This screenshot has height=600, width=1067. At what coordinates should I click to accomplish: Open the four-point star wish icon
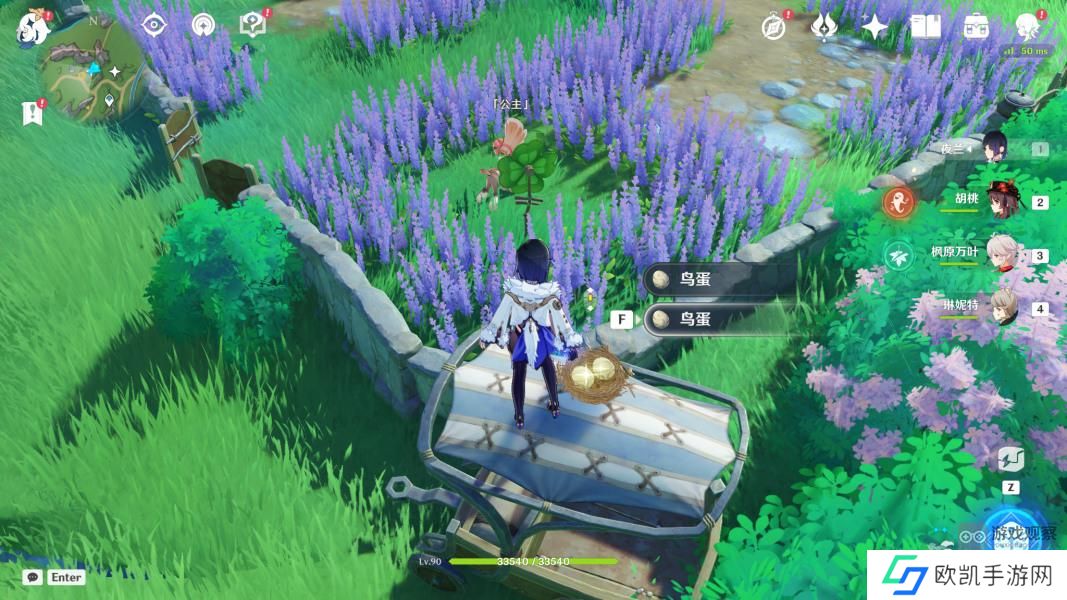875,27
